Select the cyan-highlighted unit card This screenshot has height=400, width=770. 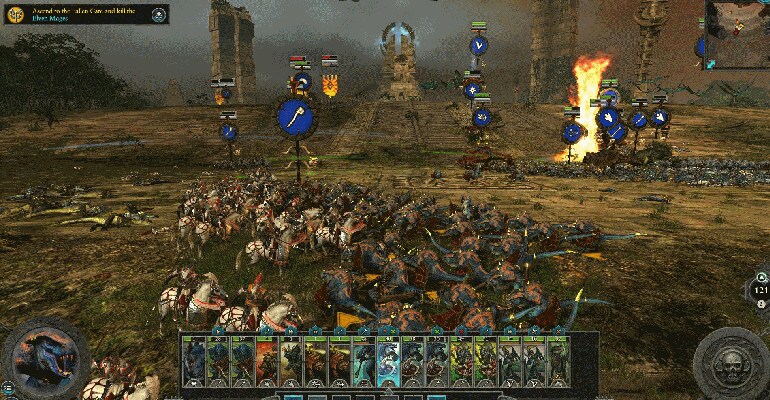click(388, 361)
